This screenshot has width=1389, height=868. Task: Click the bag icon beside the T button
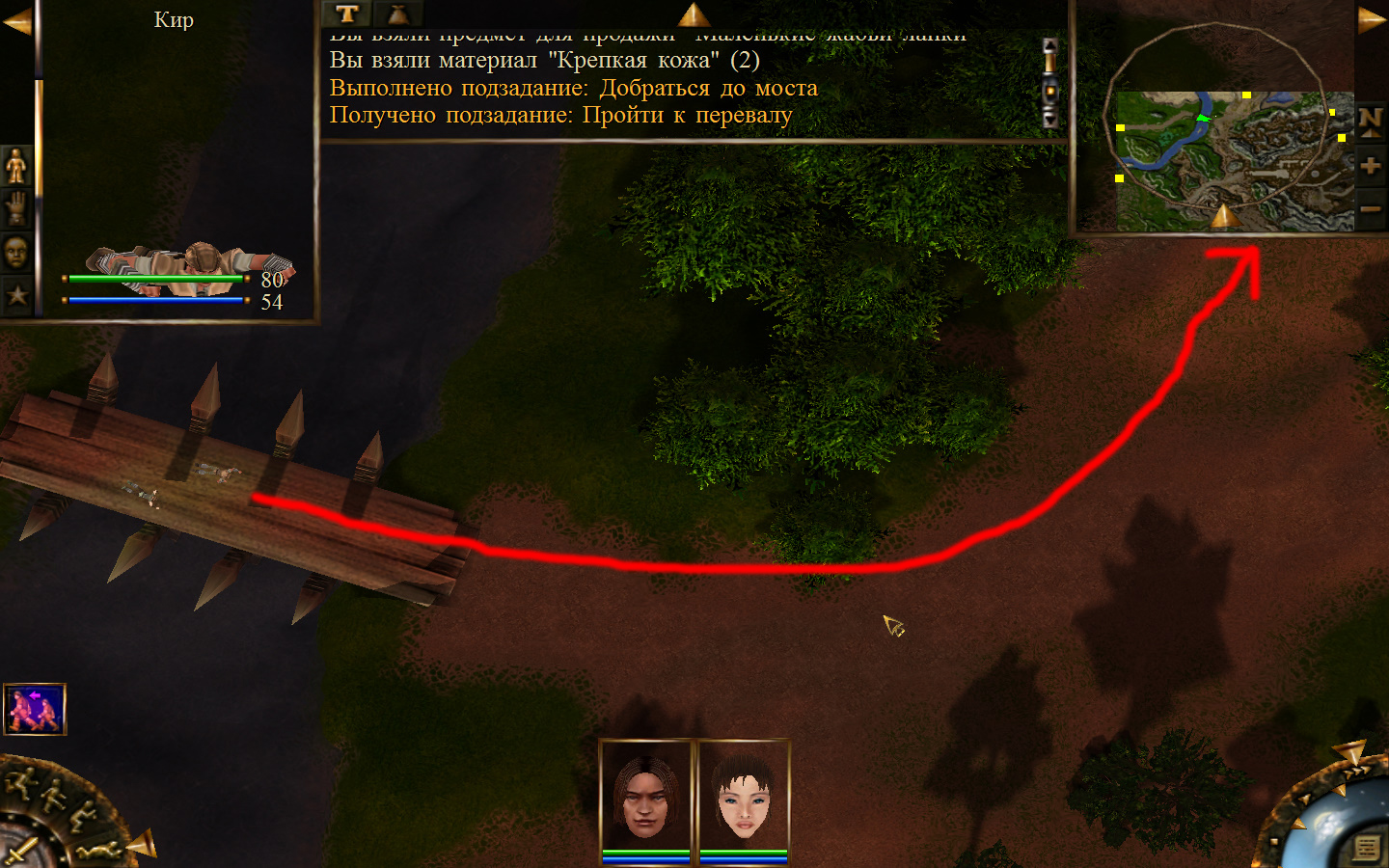(x=396, y=14)
